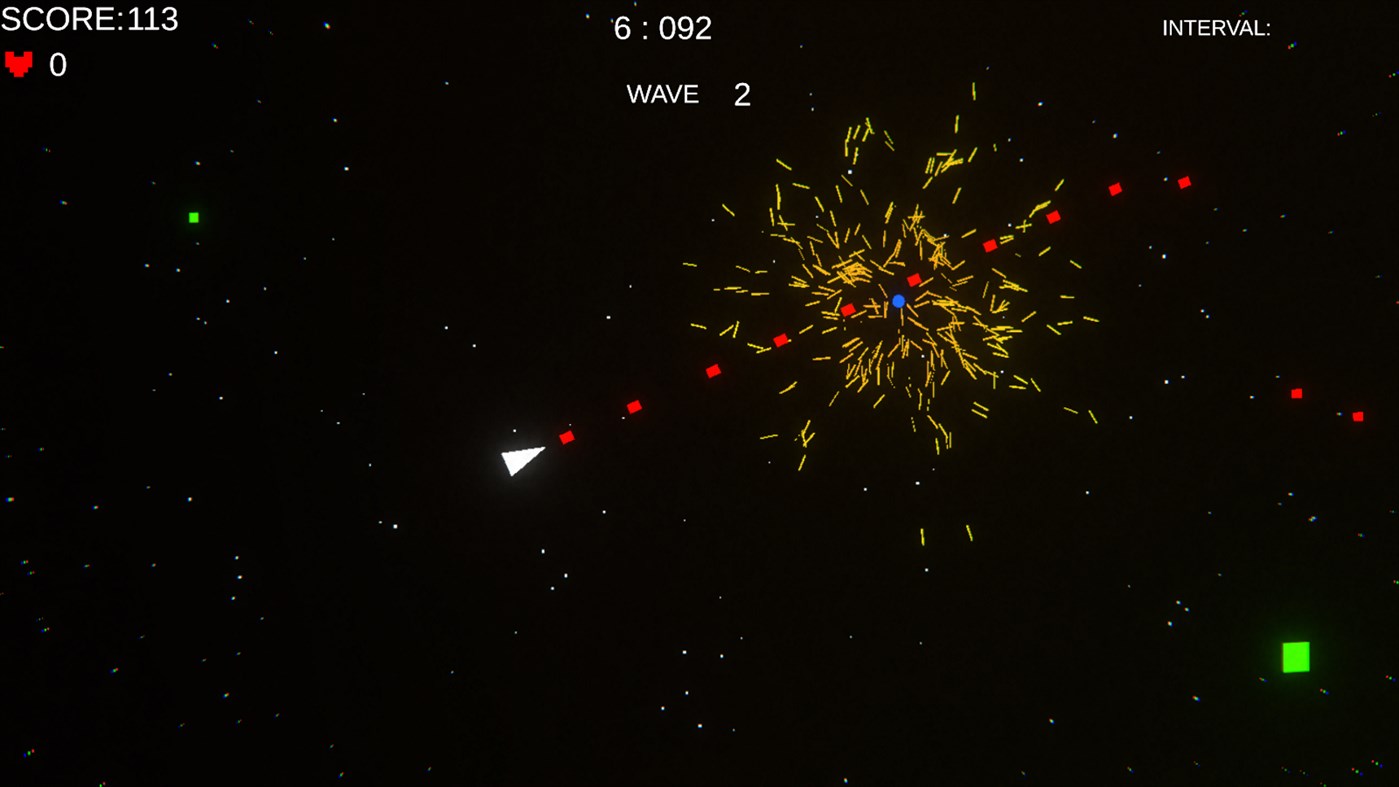Click the red heart lives icon
This screenshot has height=787, width=1399.
[17, 62]
